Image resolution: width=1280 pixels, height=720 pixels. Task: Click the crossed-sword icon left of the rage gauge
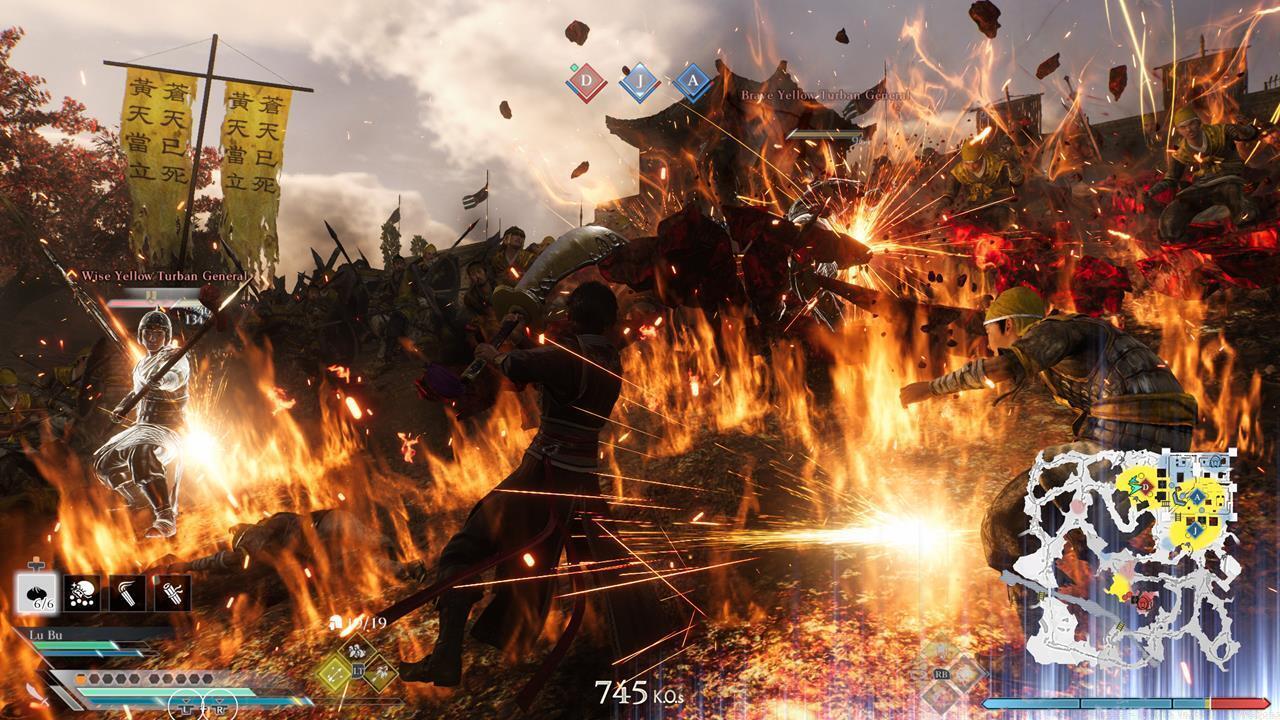click(37, 694)
